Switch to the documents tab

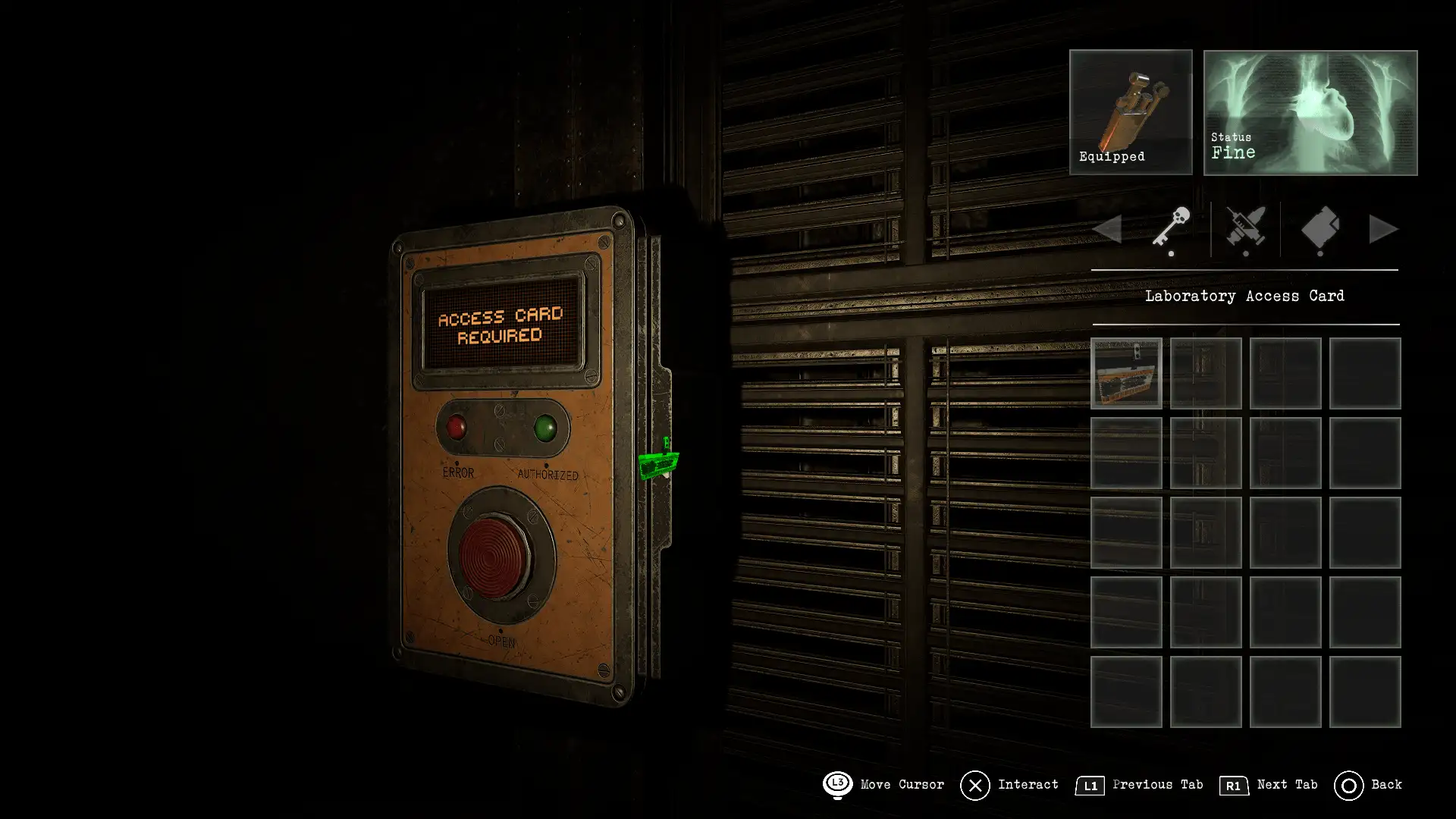point(1319,228)
